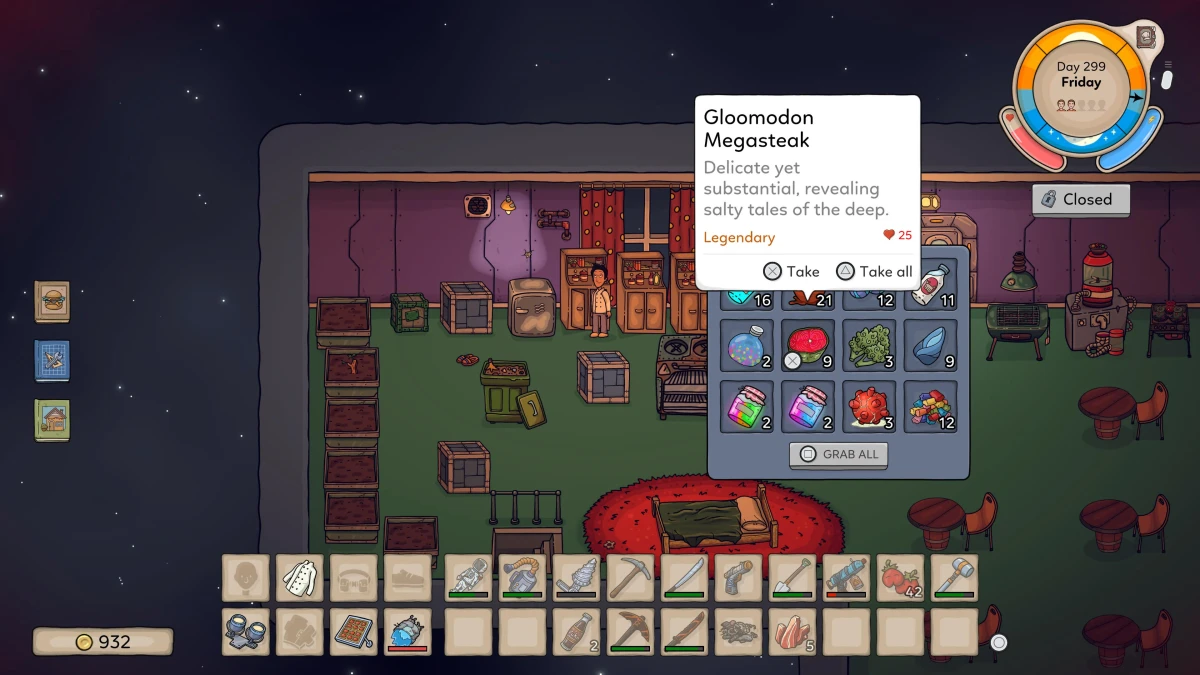Toggle the restaurant Closed sign
Viewport: 1200px width, 675px height.
tap(1080, 199)
